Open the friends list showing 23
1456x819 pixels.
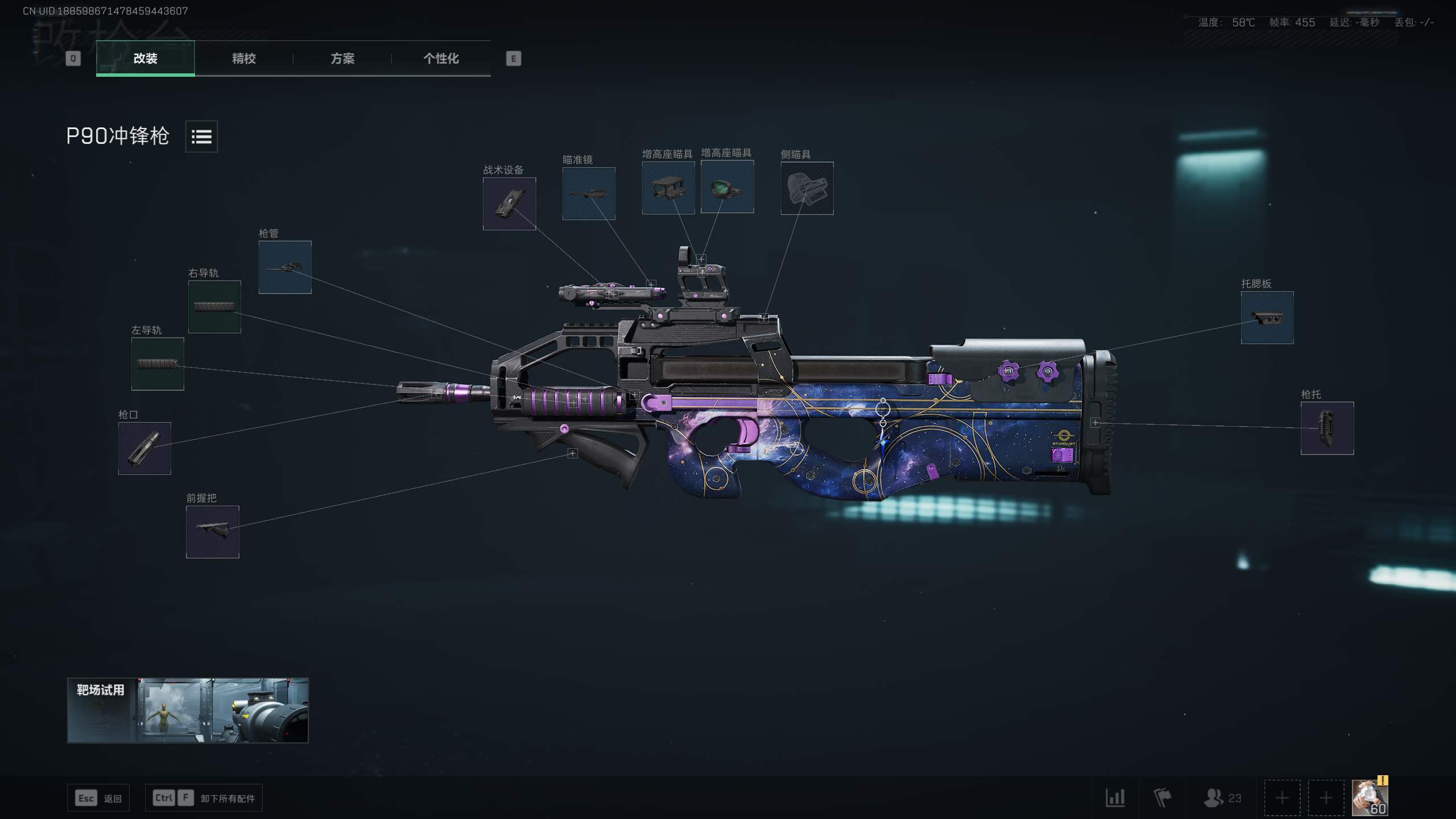click(x=1222, y=798)
